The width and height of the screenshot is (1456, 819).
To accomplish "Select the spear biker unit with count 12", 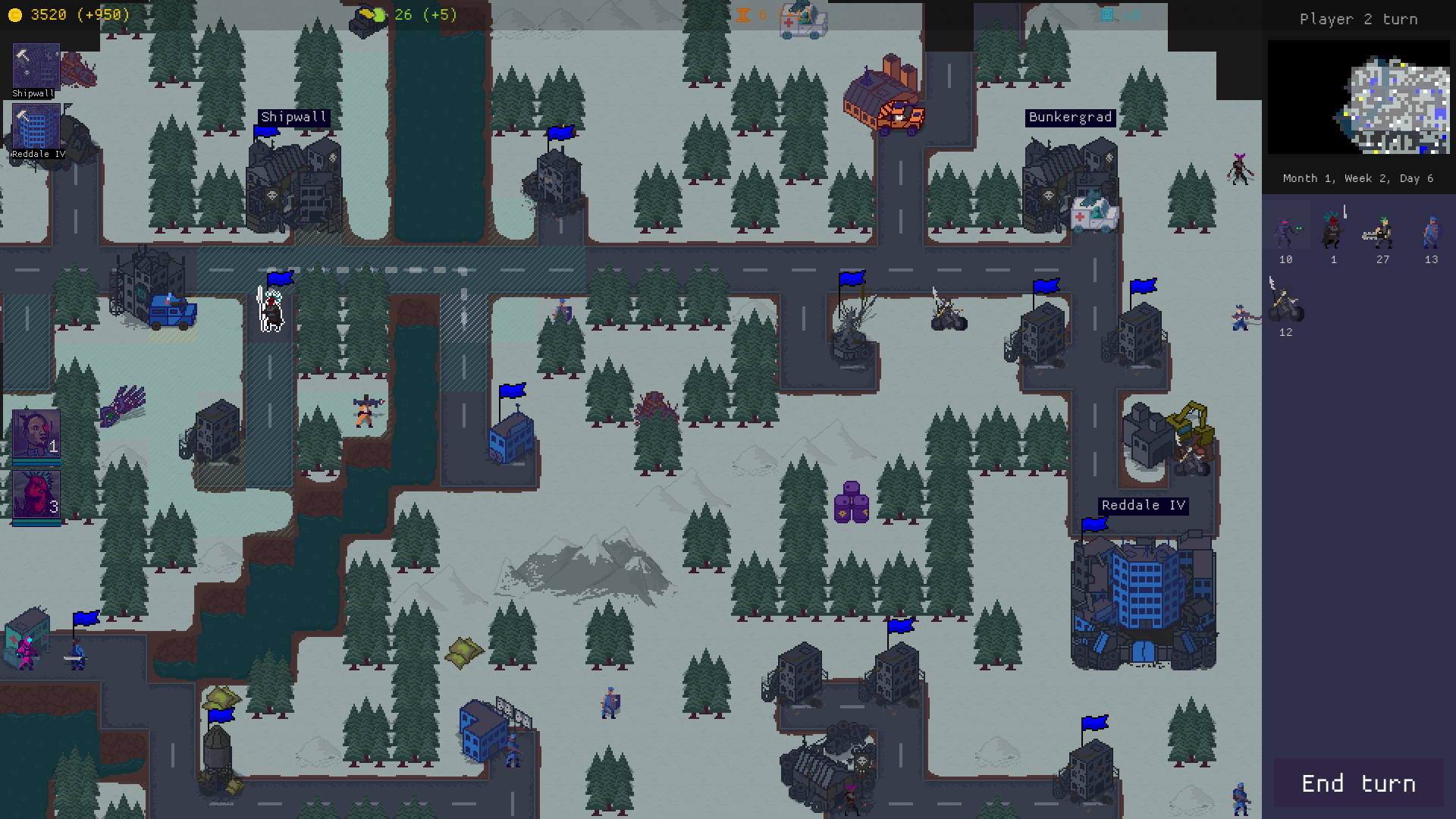I will click(1285, 302).
